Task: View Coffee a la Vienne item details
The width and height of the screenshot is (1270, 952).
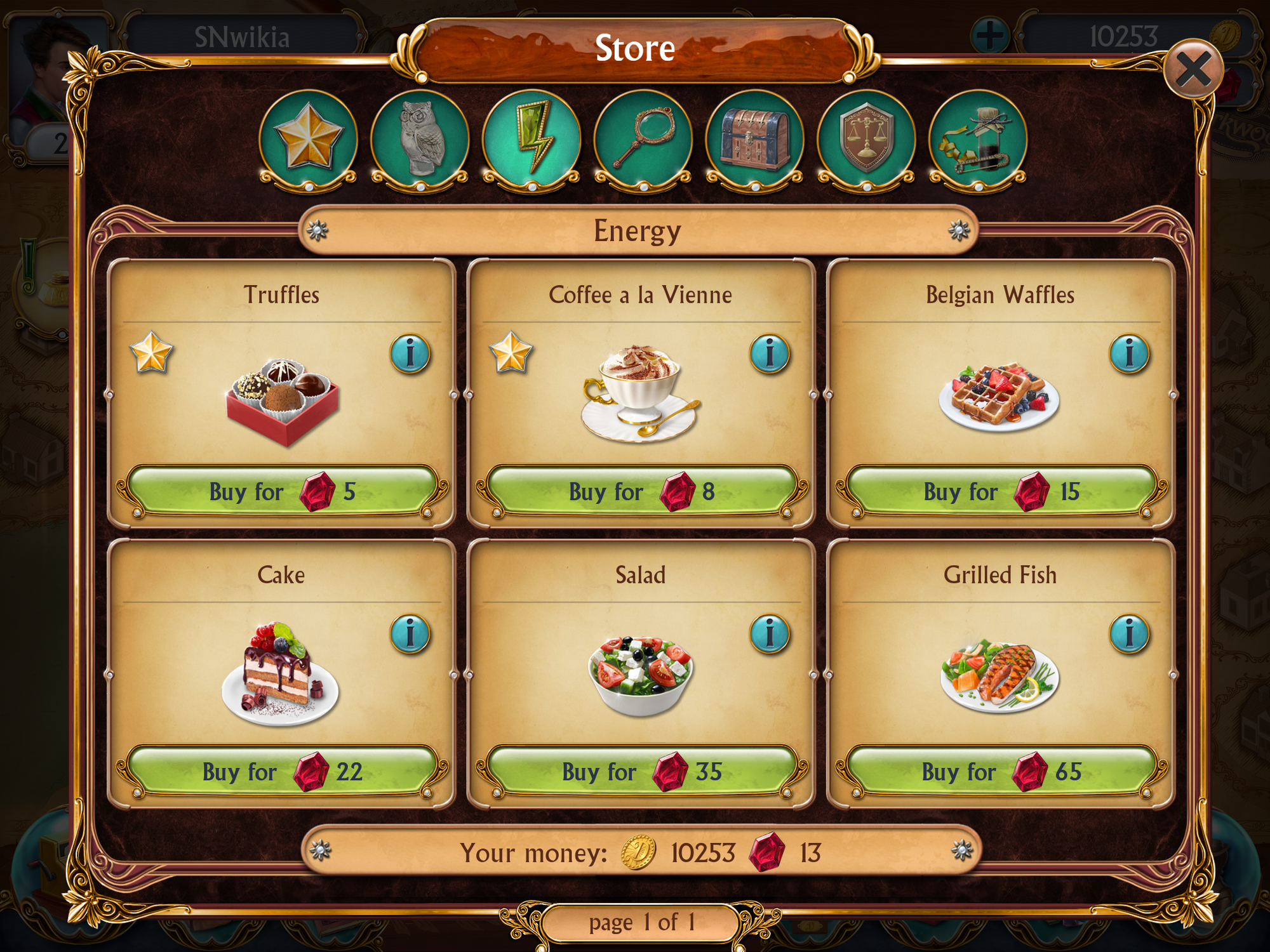Action: 770,354
